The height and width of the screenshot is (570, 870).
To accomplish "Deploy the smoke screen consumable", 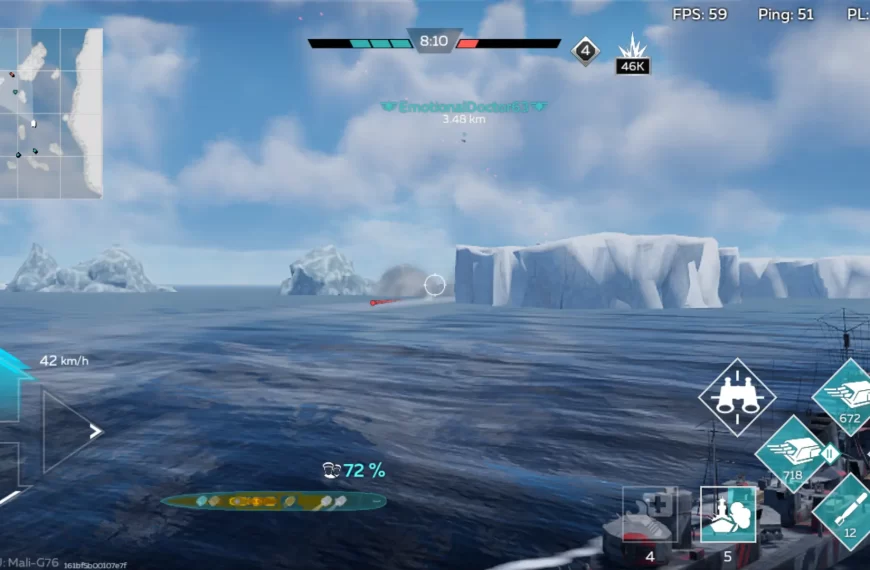I will click(x=728, y=515).
